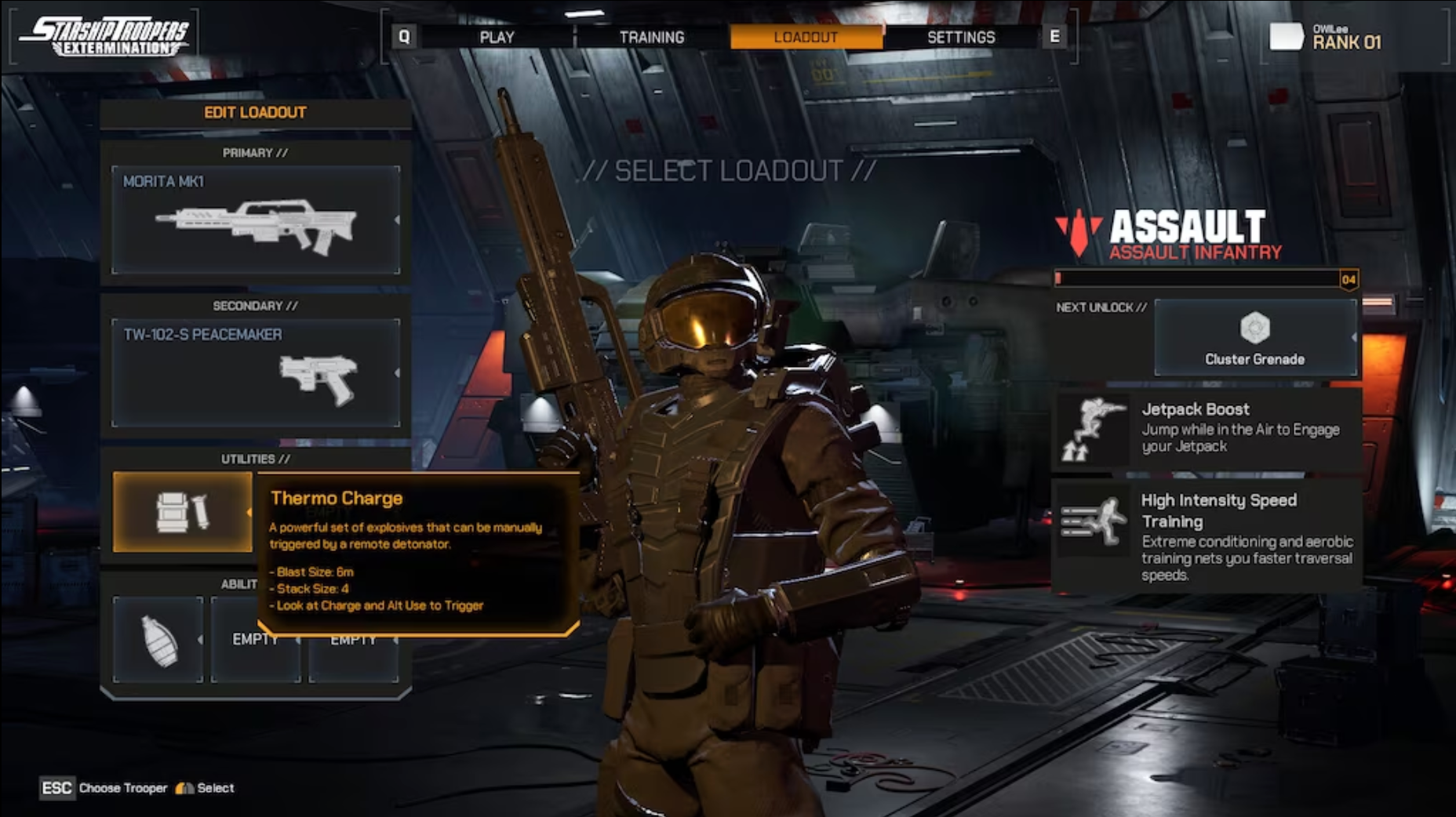Viewport: 1456px width, 817px height.
Task: Switch to the PLAY tab
Action: pyautogui.click(x=496, y=36)
